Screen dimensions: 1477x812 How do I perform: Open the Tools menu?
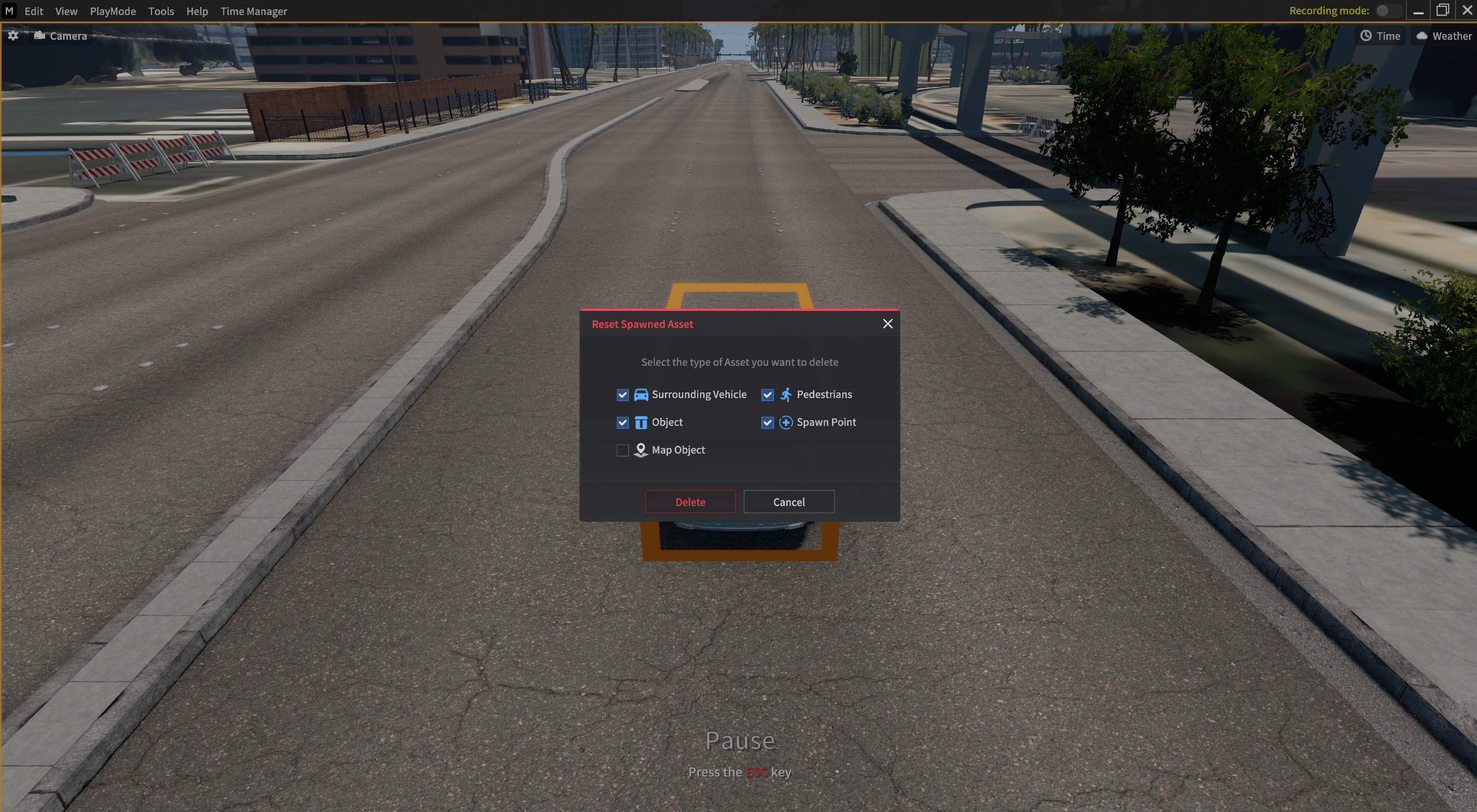(161, 11)
